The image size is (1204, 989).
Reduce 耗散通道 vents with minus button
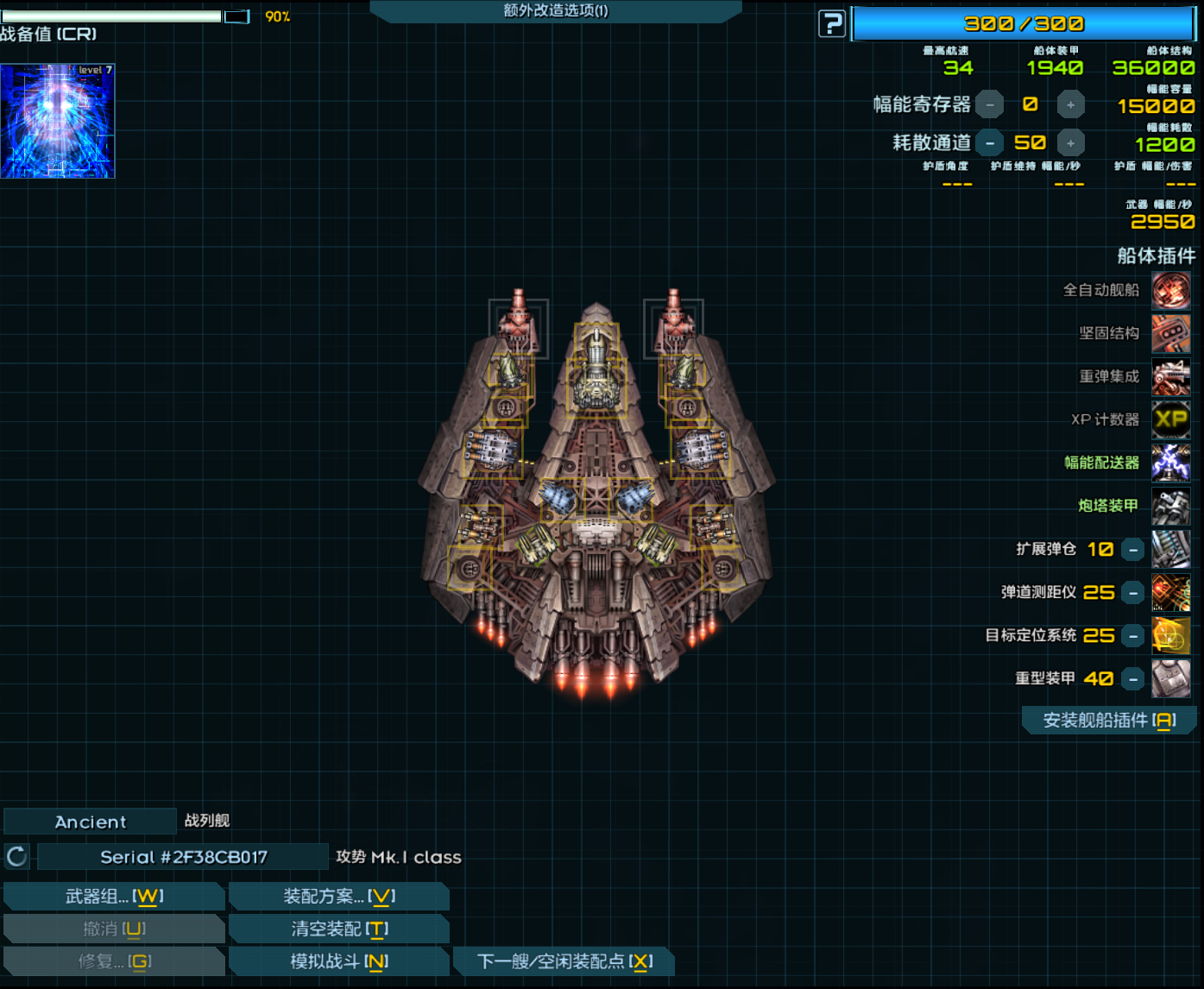[990, 143]
